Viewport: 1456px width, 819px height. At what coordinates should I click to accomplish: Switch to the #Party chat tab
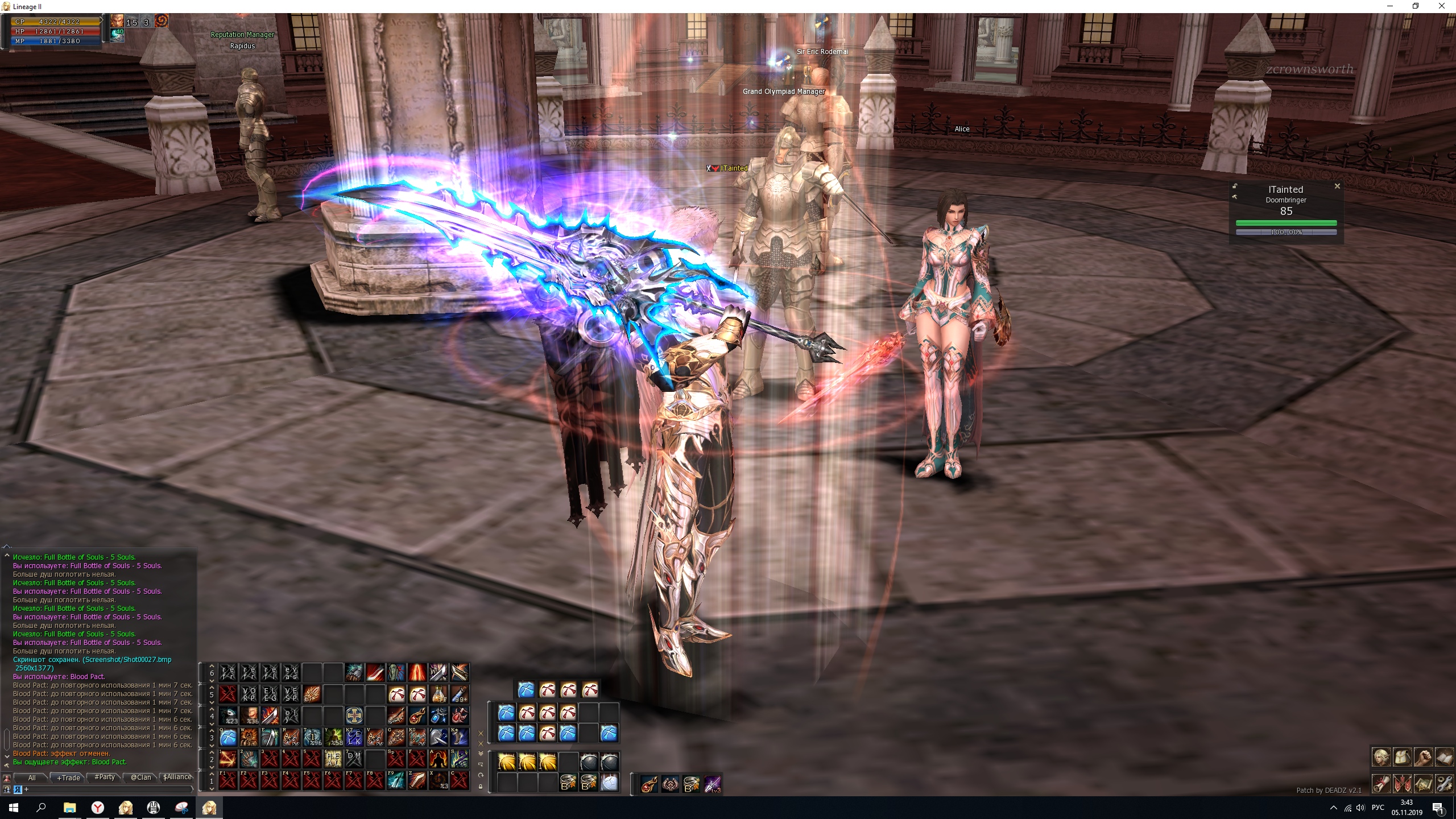[105, 777]
